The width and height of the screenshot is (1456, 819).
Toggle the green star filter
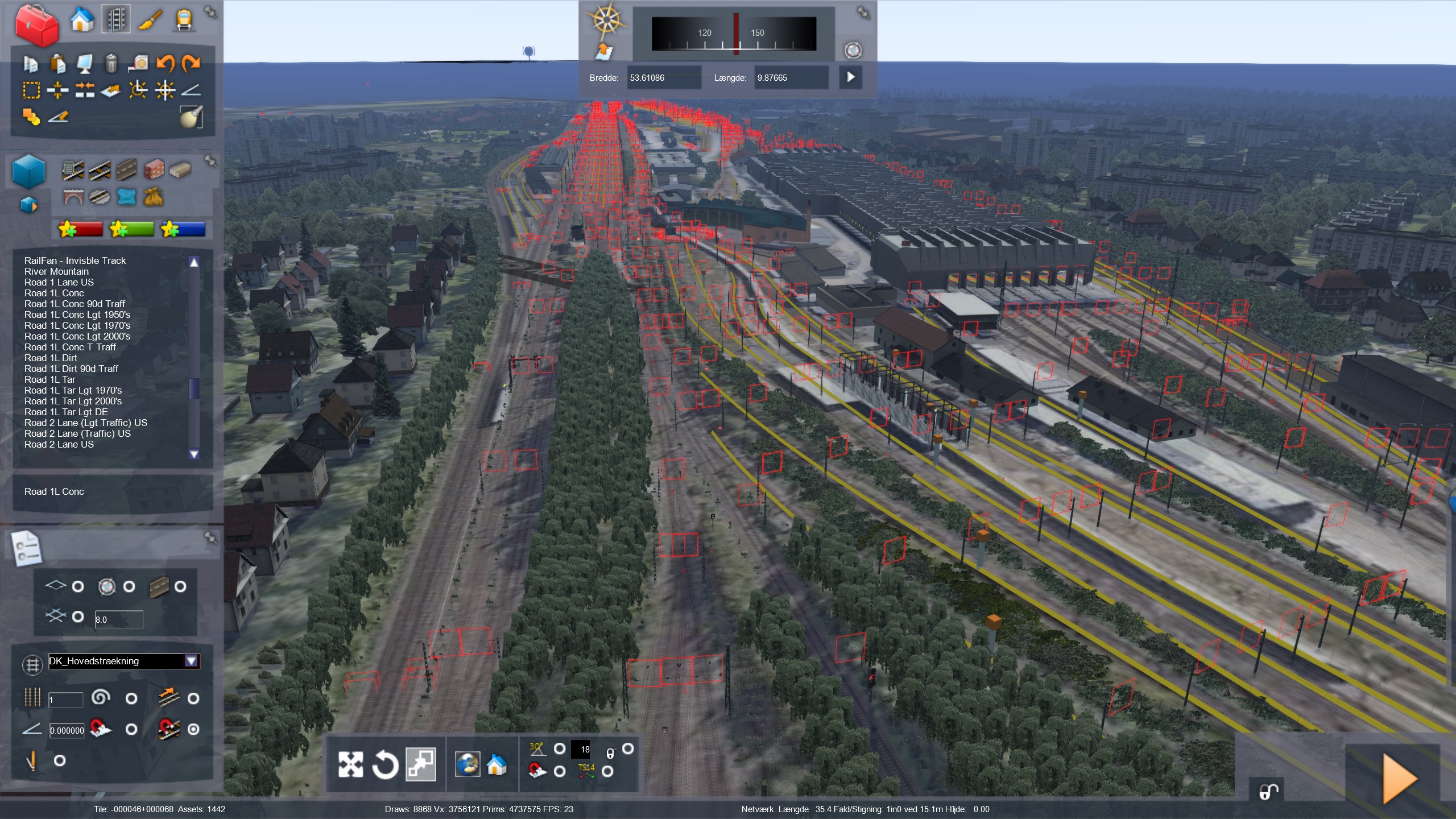pyautogui.click(x=131, y=229)
